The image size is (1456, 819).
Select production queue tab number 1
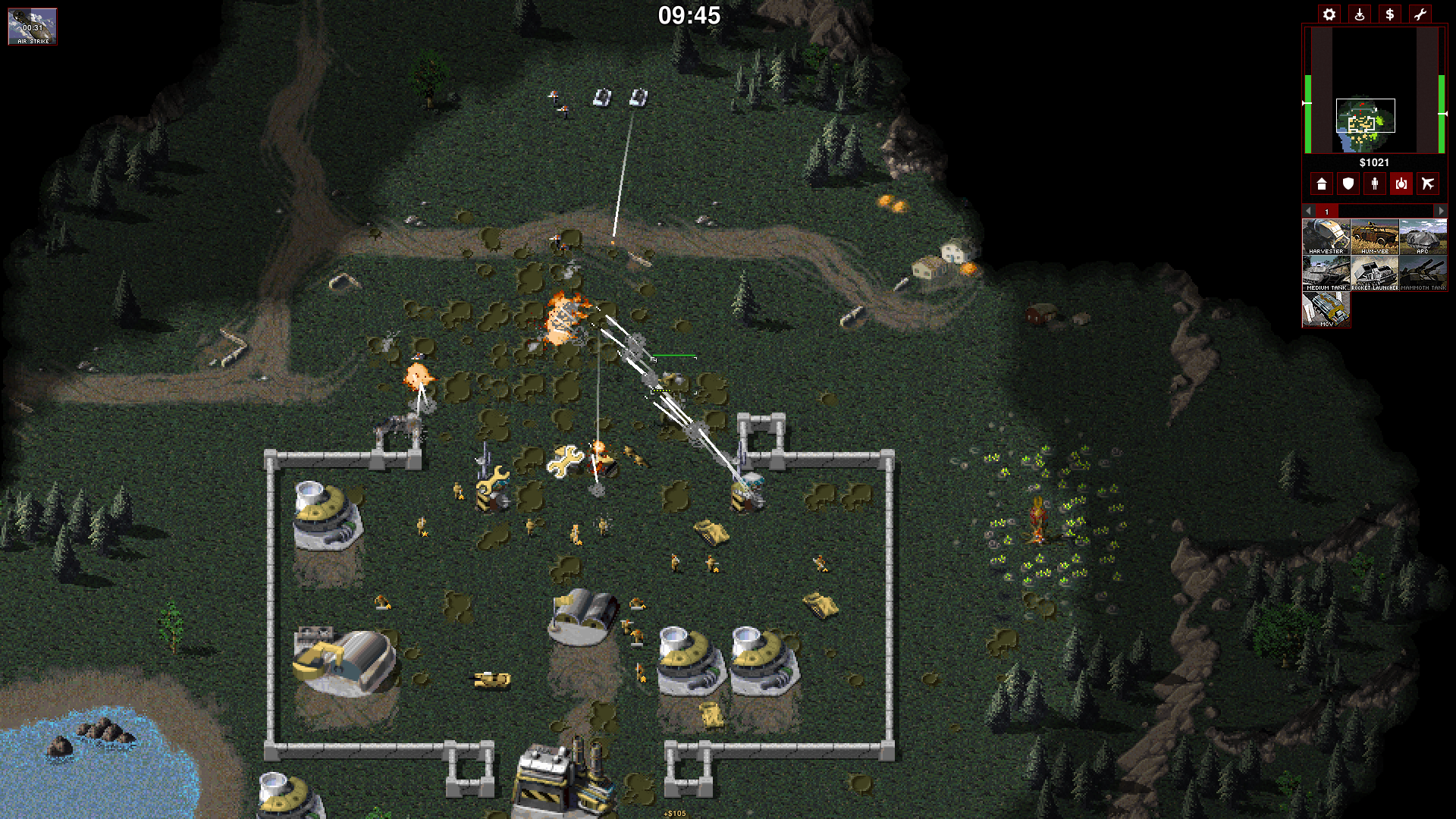click(x=1327, y=211)
